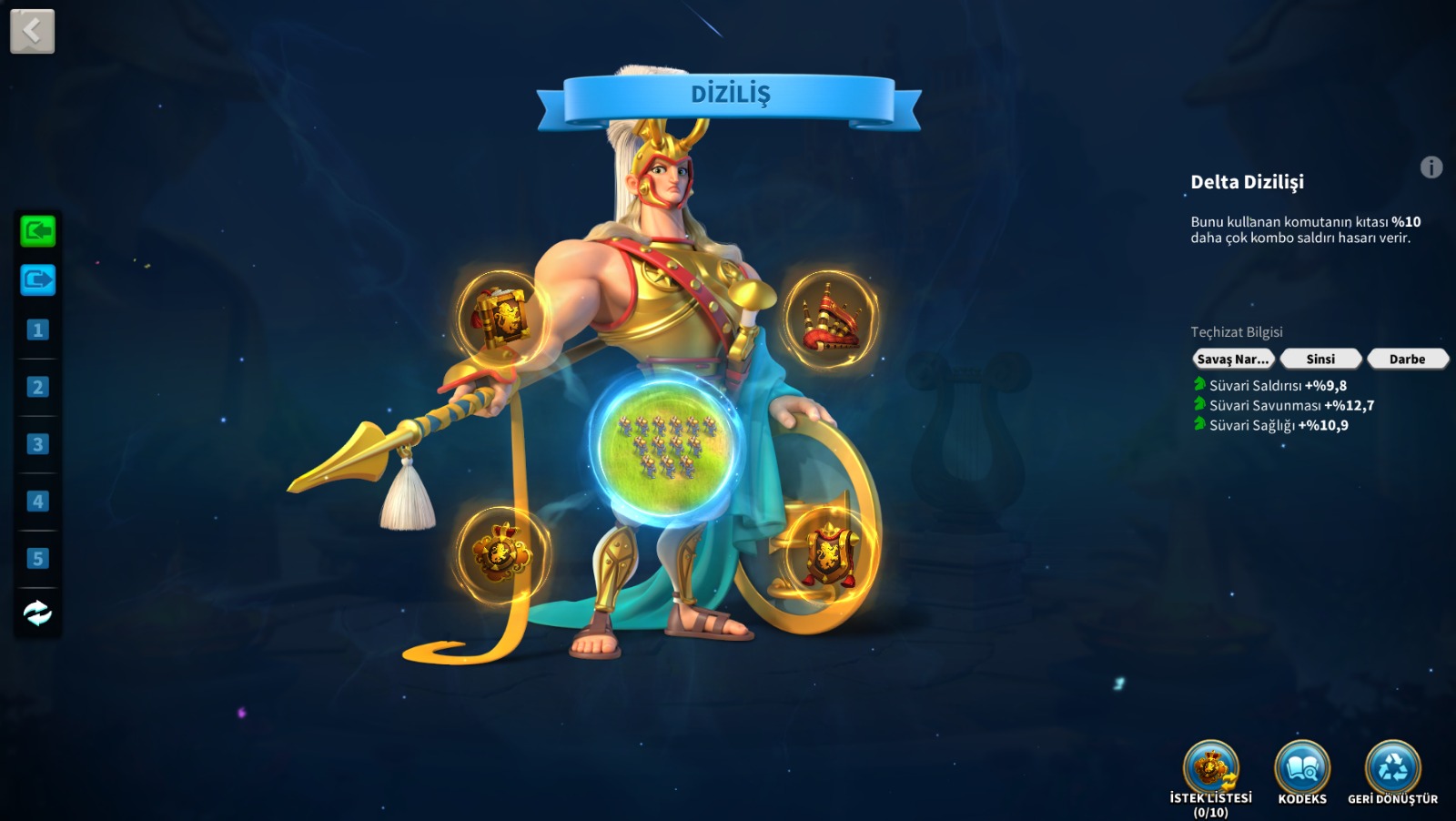Open the İstek Listesi wishlist
The image size is (1456, 821).
click(1210, 770)
